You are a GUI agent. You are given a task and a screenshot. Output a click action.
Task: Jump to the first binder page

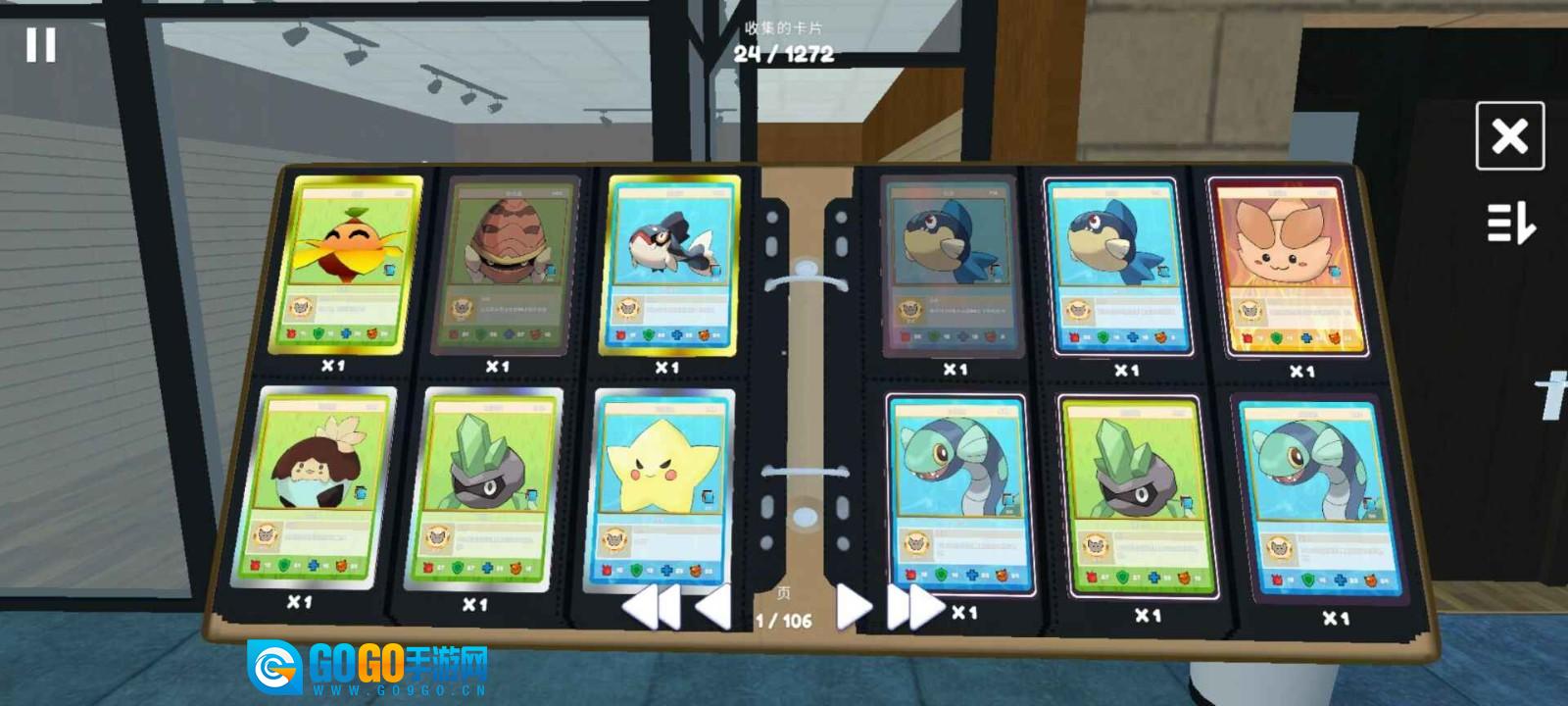click(652, 608)
